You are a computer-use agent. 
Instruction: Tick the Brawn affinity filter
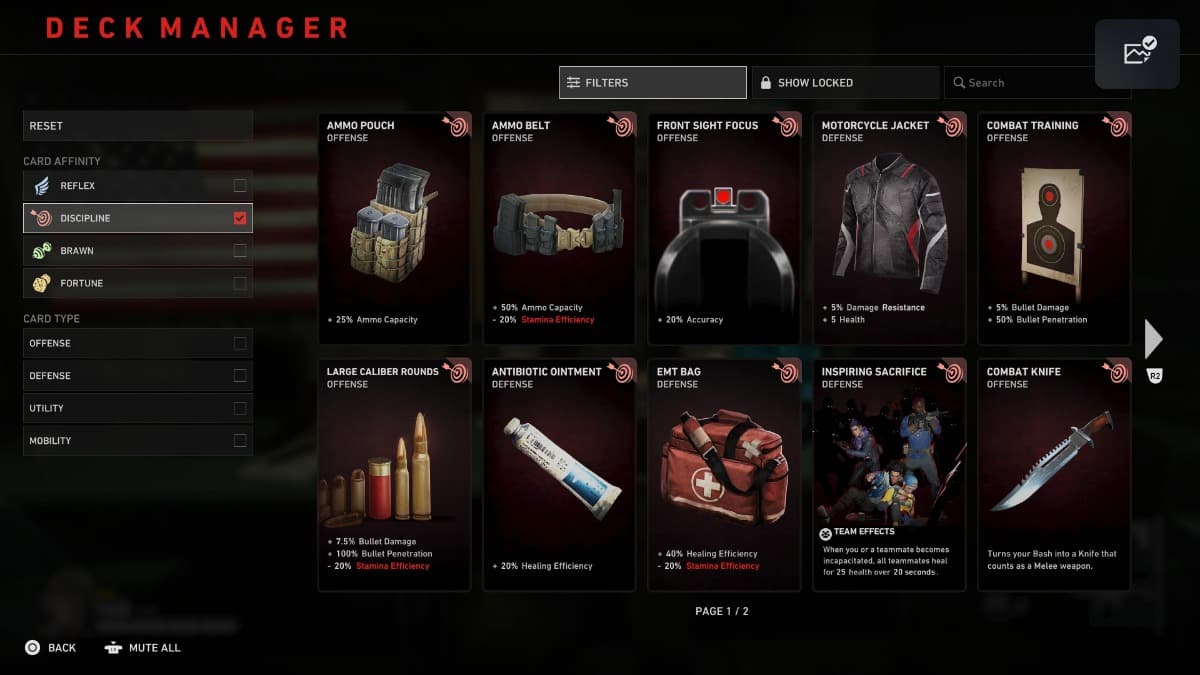click(239, 251)
